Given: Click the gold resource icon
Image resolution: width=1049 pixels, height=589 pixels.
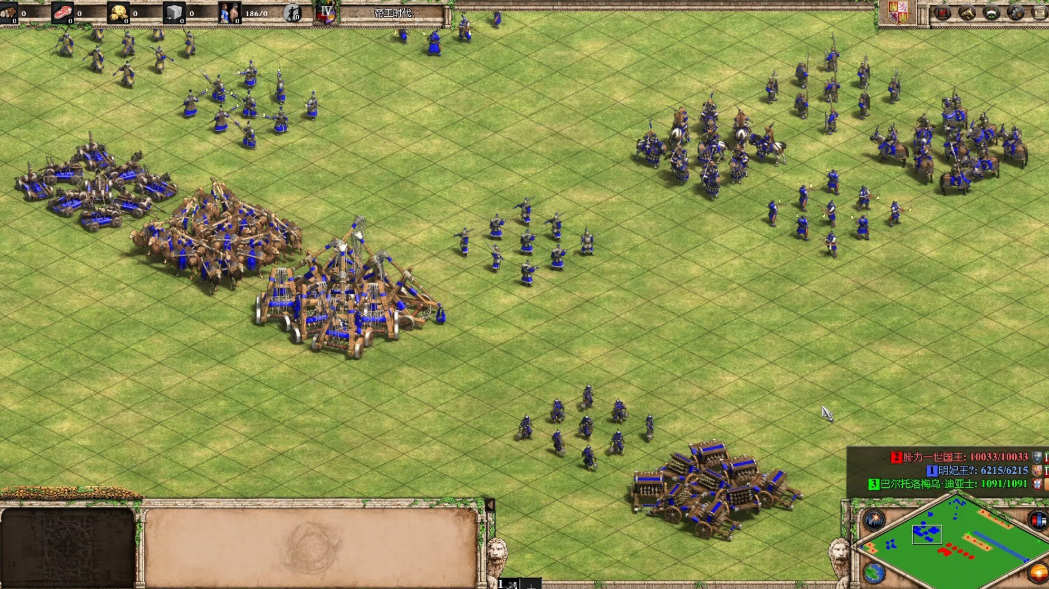Looking at the screenshot, I should click(119, 13).
